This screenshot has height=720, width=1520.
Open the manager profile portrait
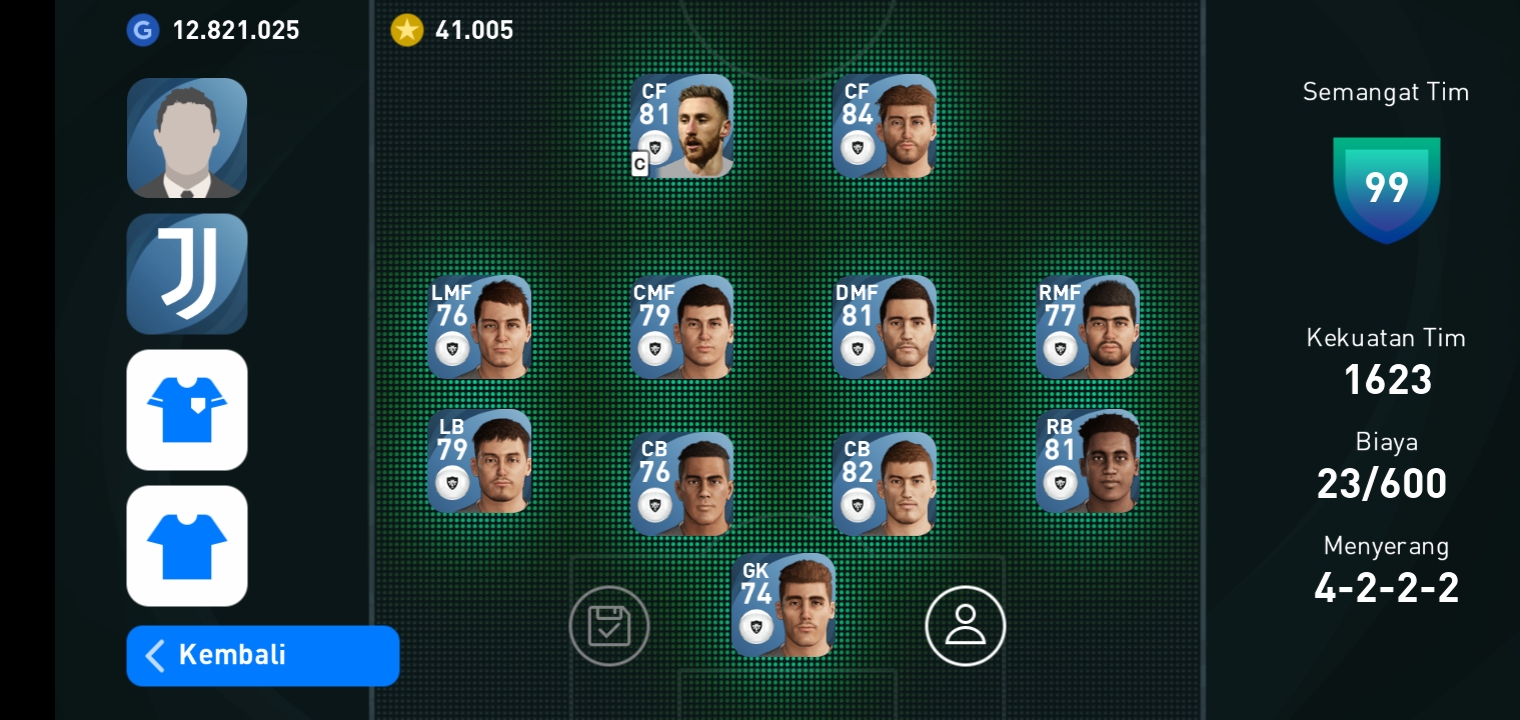tap(187, 138)
